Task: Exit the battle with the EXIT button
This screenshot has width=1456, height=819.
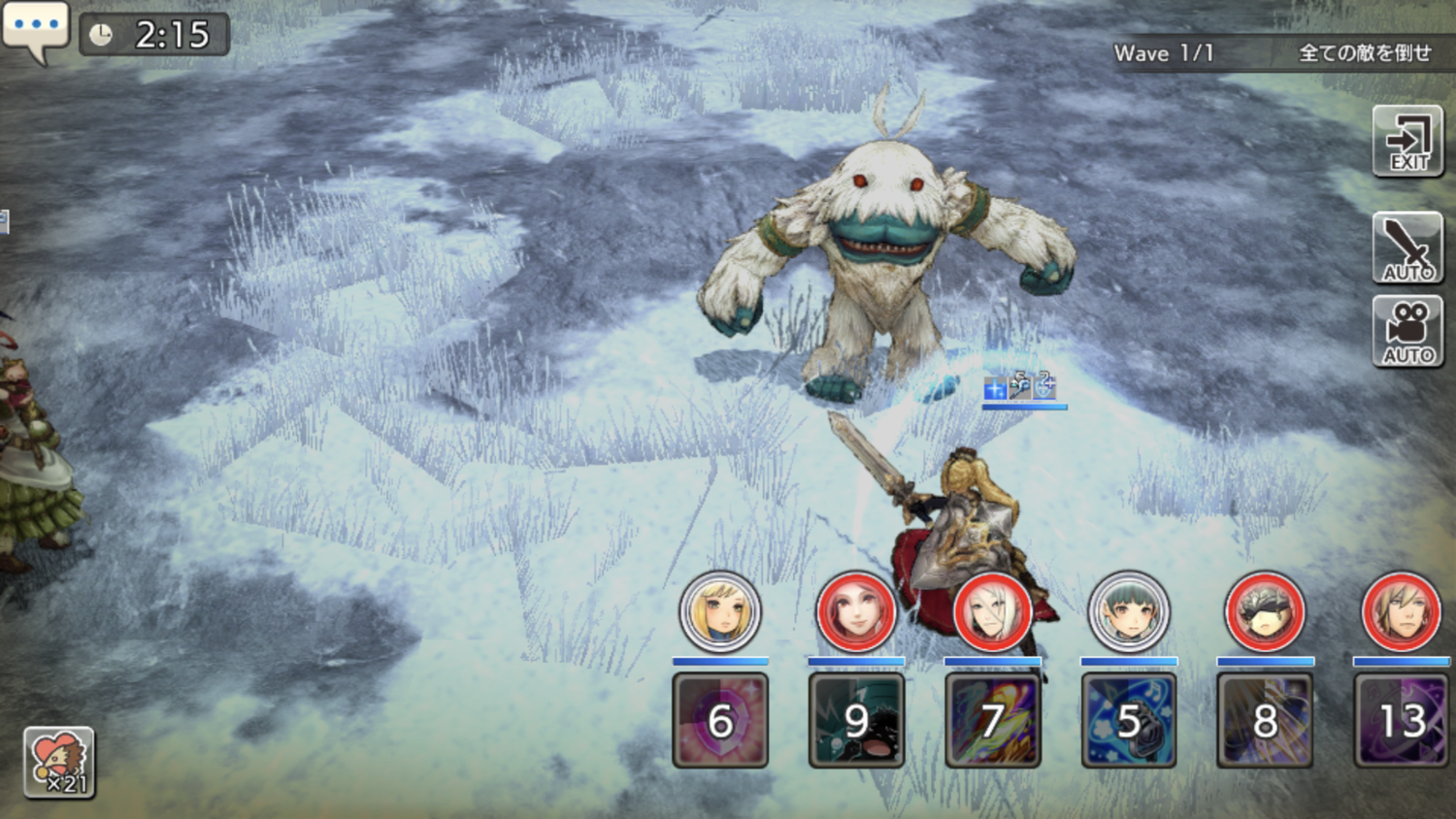Action: click(x=1407, y=142)
